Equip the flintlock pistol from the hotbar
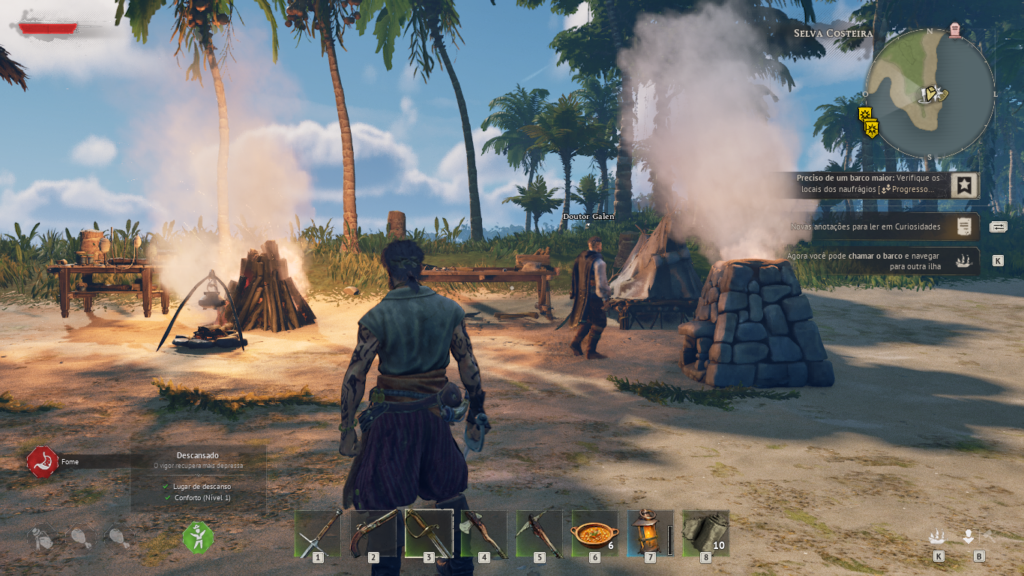Image resolution: width=1024 pixels, height=576 pixels. pos(373,534)
